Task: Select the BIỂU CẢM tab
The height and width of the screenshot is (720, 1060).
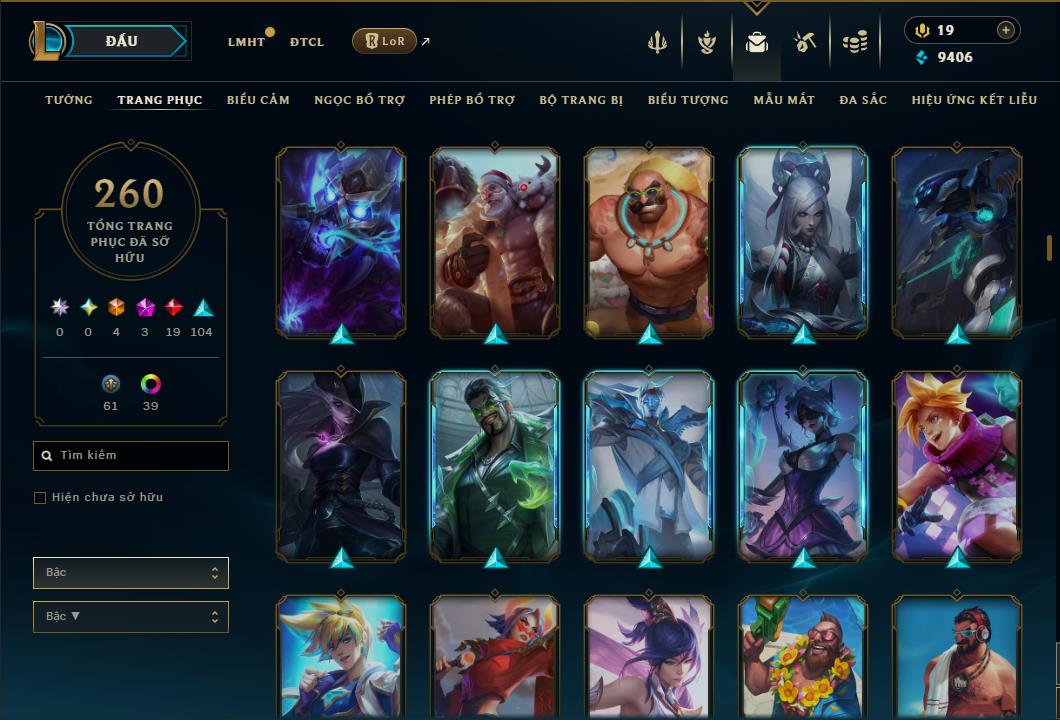Action: (258, 100)
